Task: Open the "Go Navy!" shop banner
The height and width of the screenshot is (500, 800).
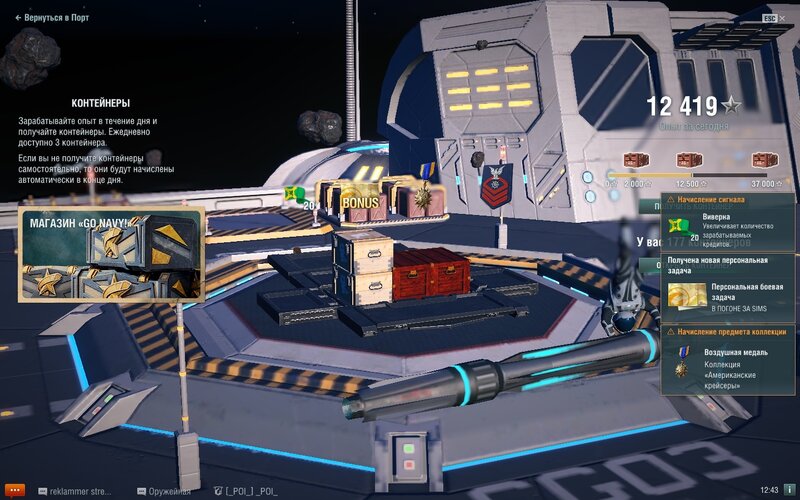Action: click(x=112, y=254)
